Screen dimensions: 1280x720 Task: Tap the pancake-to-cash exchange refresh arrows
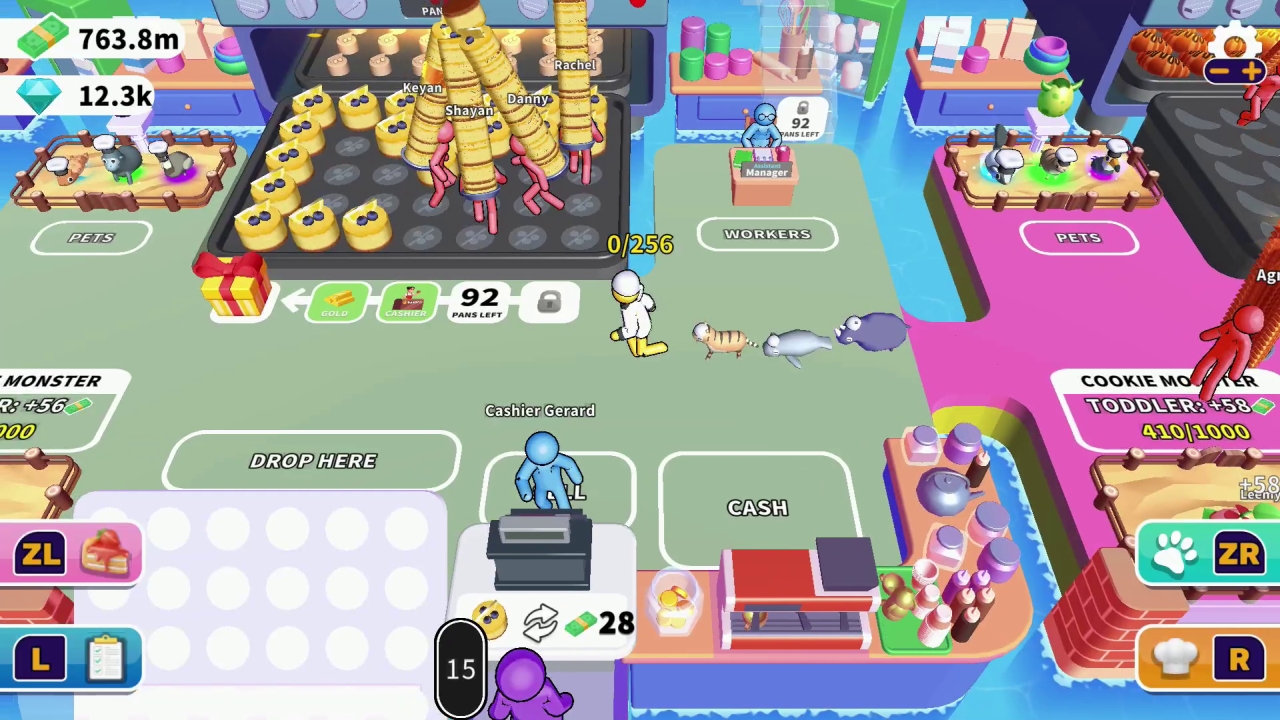[x=540, y=623]
